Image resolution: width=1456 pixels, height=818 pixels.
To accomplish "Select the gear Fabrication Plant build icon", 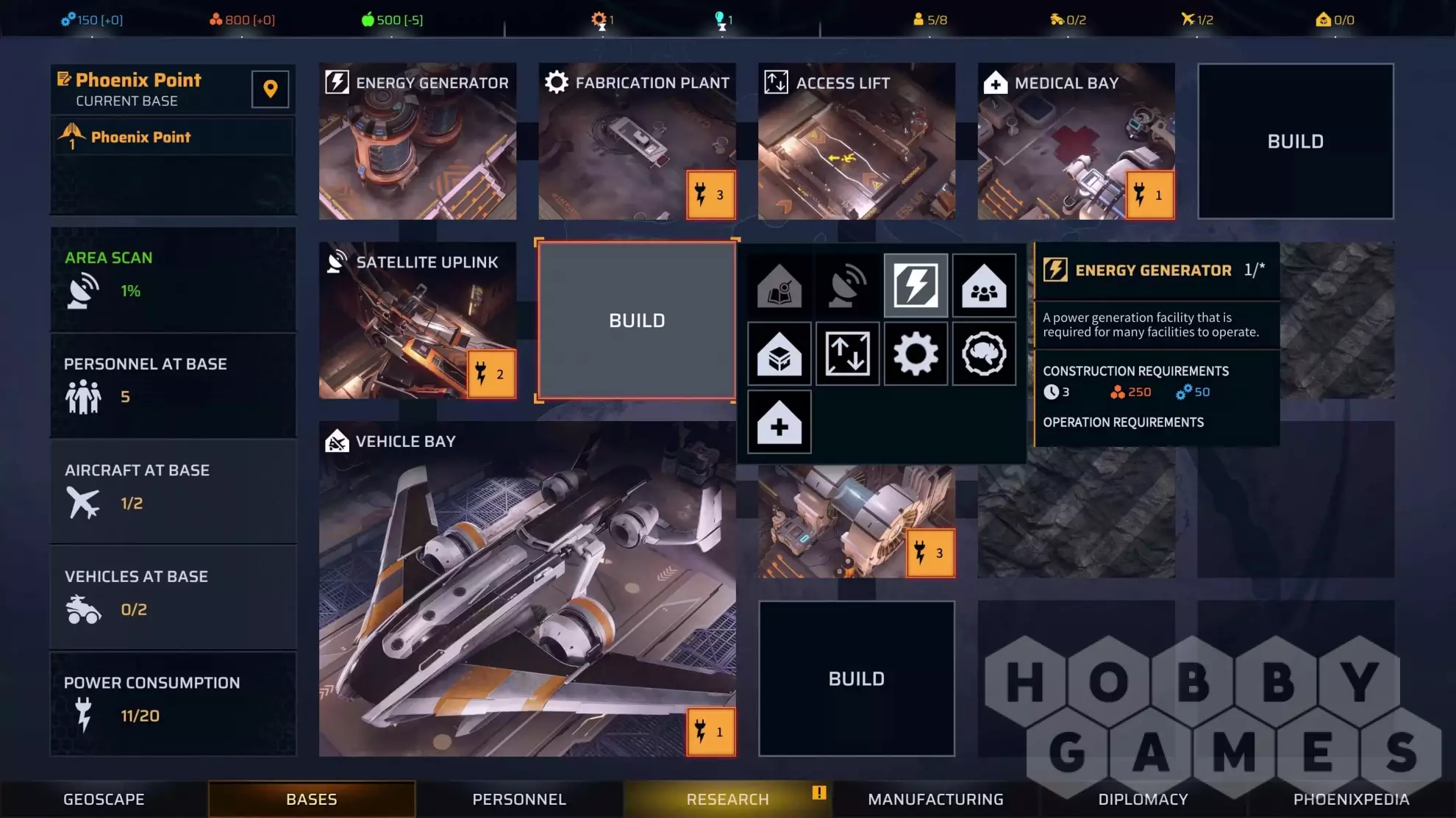I will coord(916,354).
